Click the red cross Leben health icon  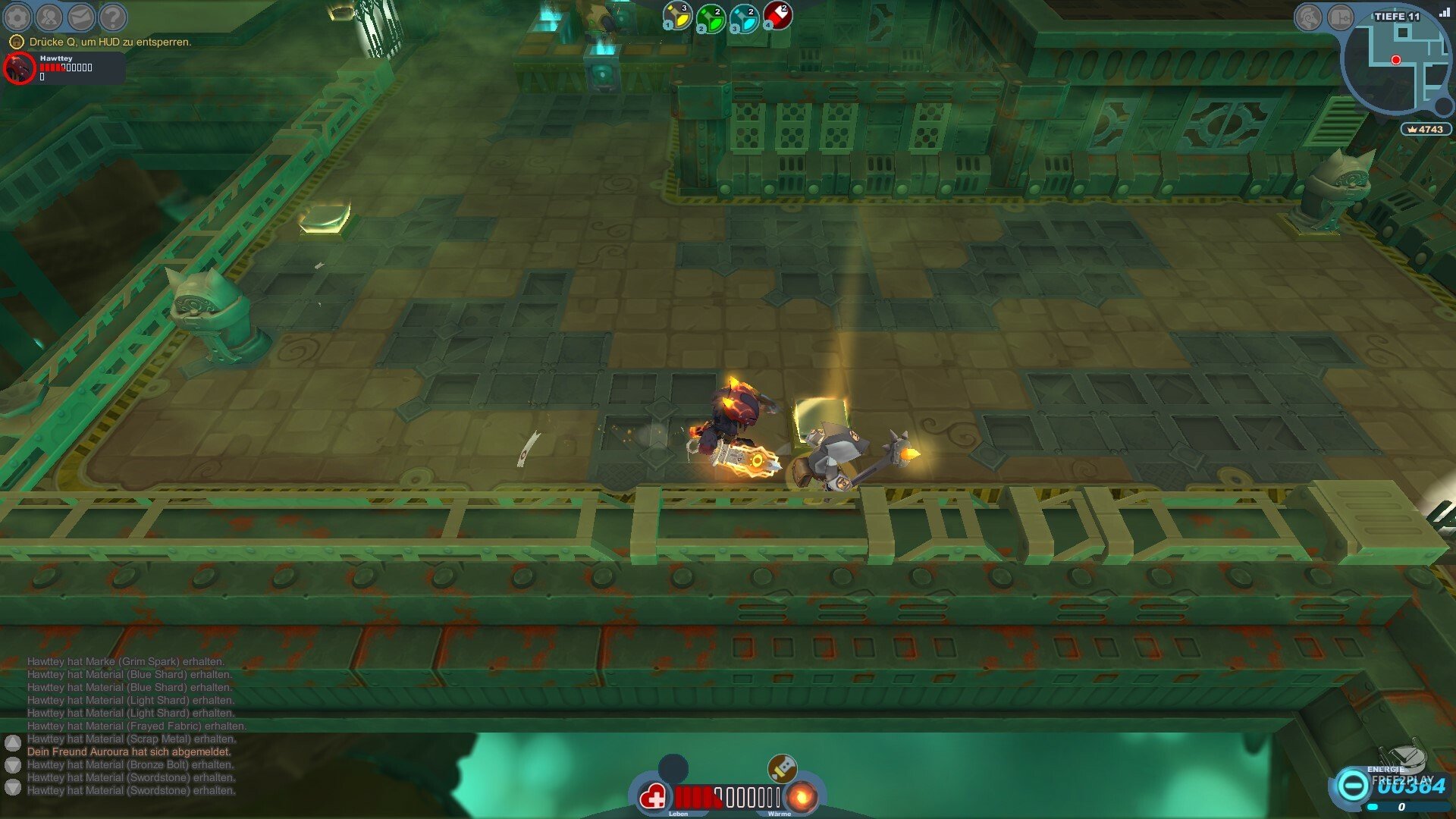[652, 797]
